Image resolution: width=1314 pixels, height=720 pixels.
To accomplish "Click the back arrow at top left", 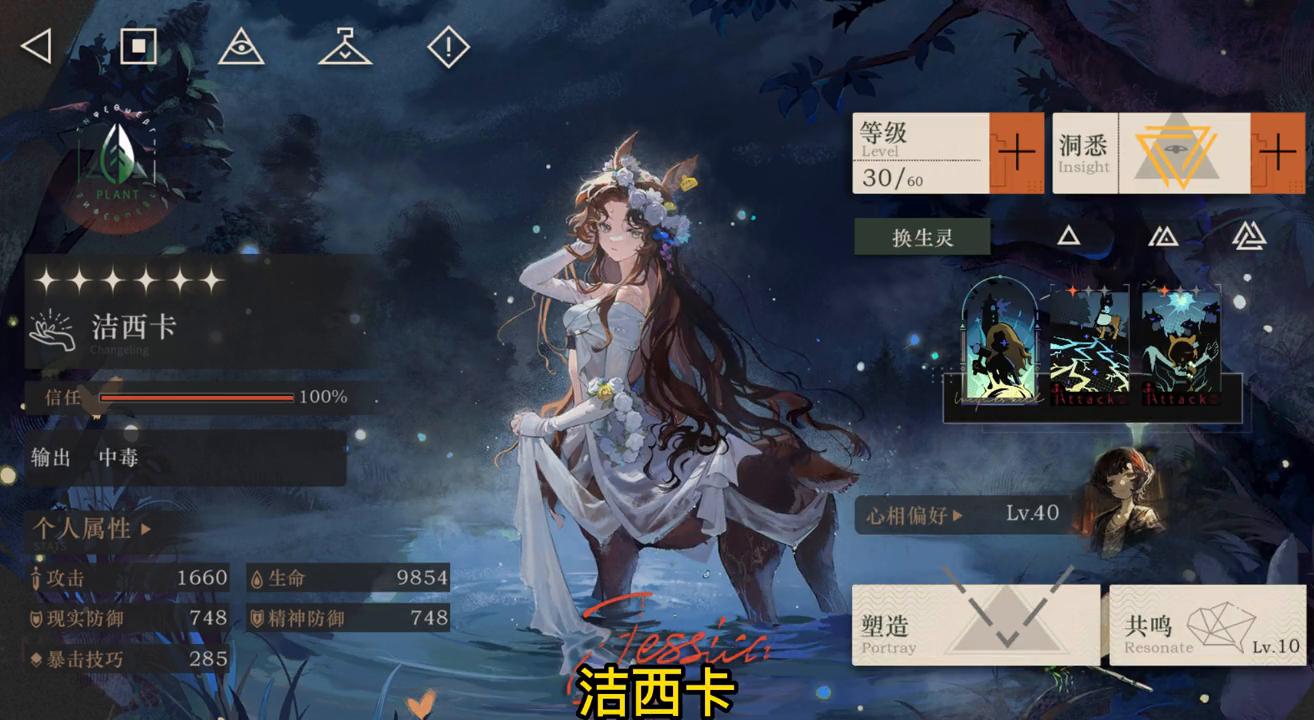I will click(x=36, y=45).
